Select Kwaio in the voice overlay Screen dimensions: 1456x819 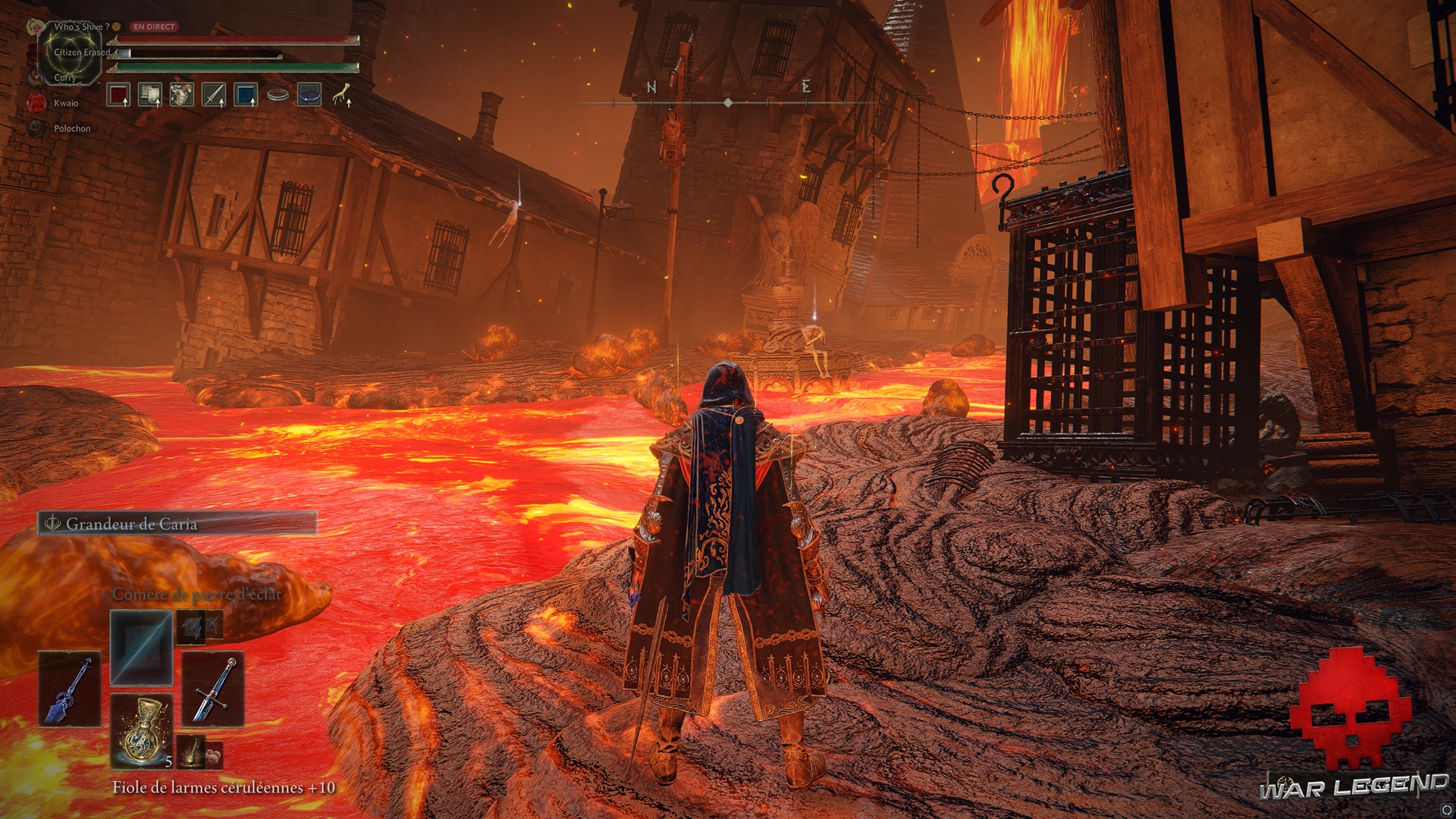click(x=65, y=103)
